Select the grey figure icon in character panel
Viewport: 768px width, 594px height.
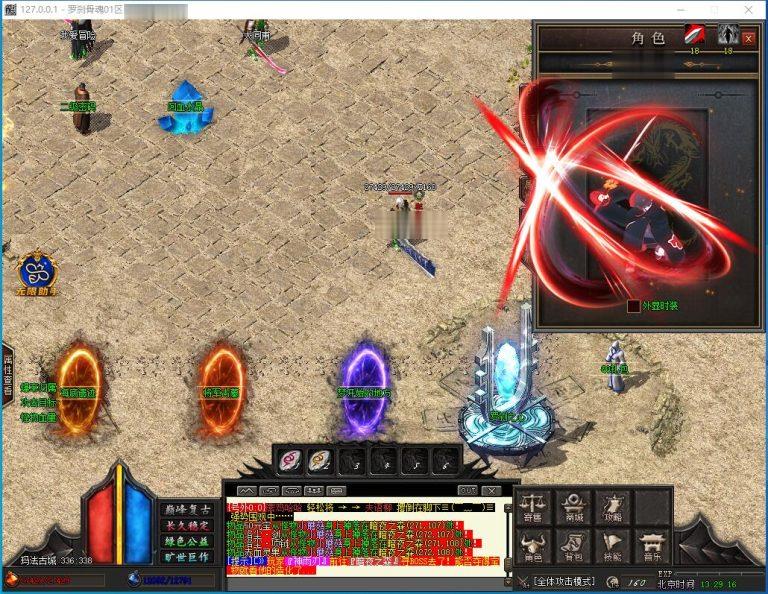coord(727,35)
